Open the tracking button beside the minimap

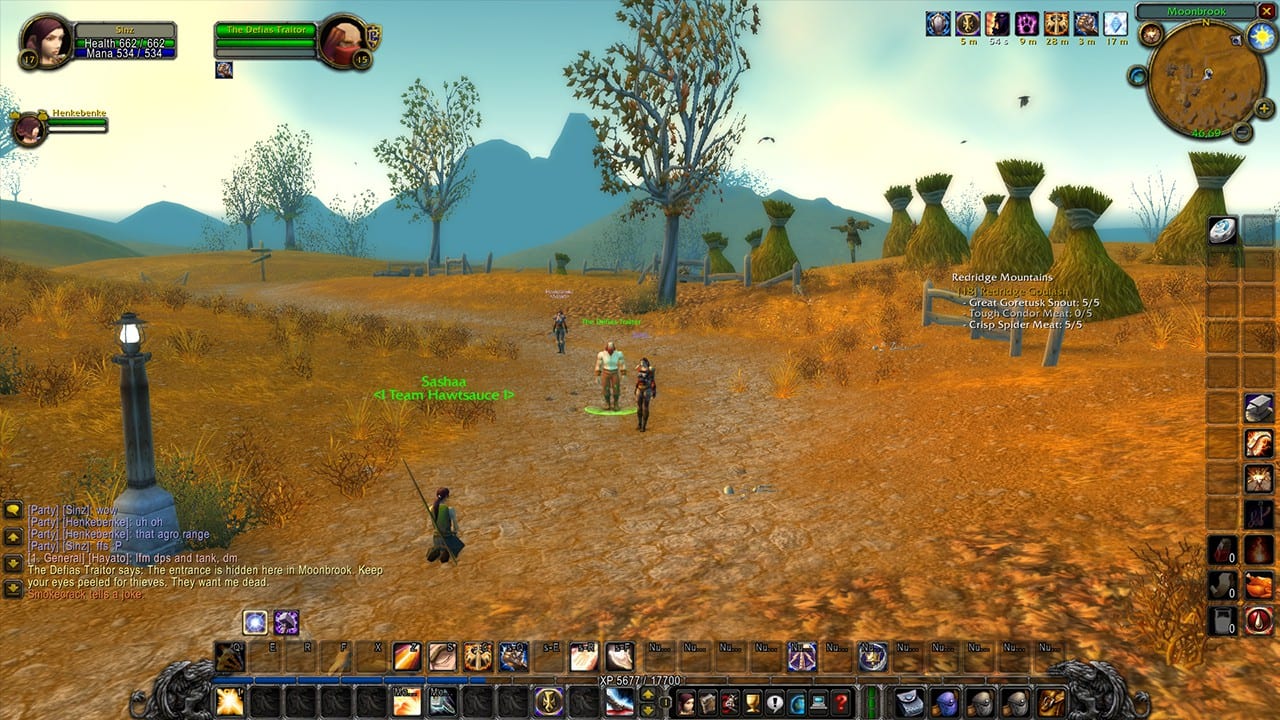pyautogui.click(x=1151, y=35)
